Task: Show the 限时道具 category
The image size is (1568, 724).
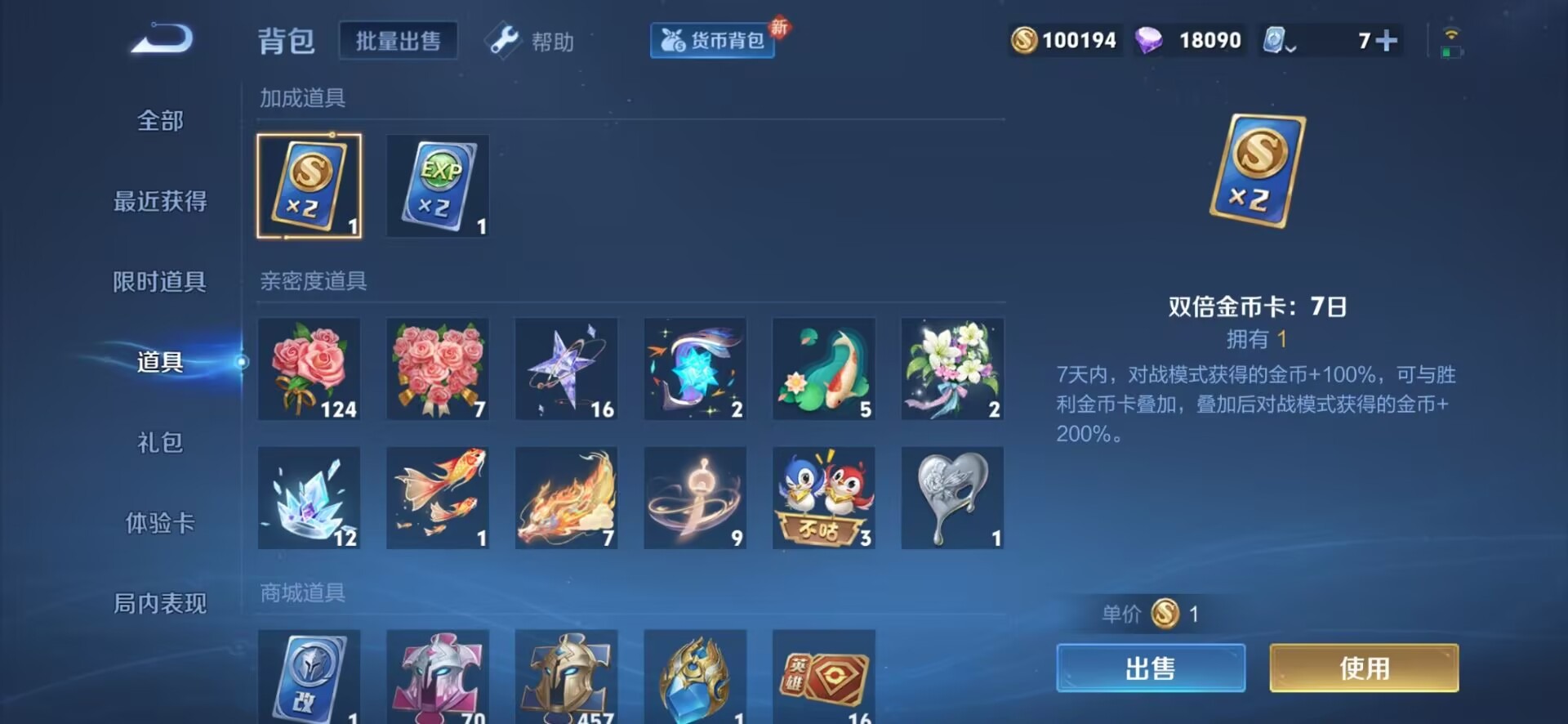Action: pos(160,282)
